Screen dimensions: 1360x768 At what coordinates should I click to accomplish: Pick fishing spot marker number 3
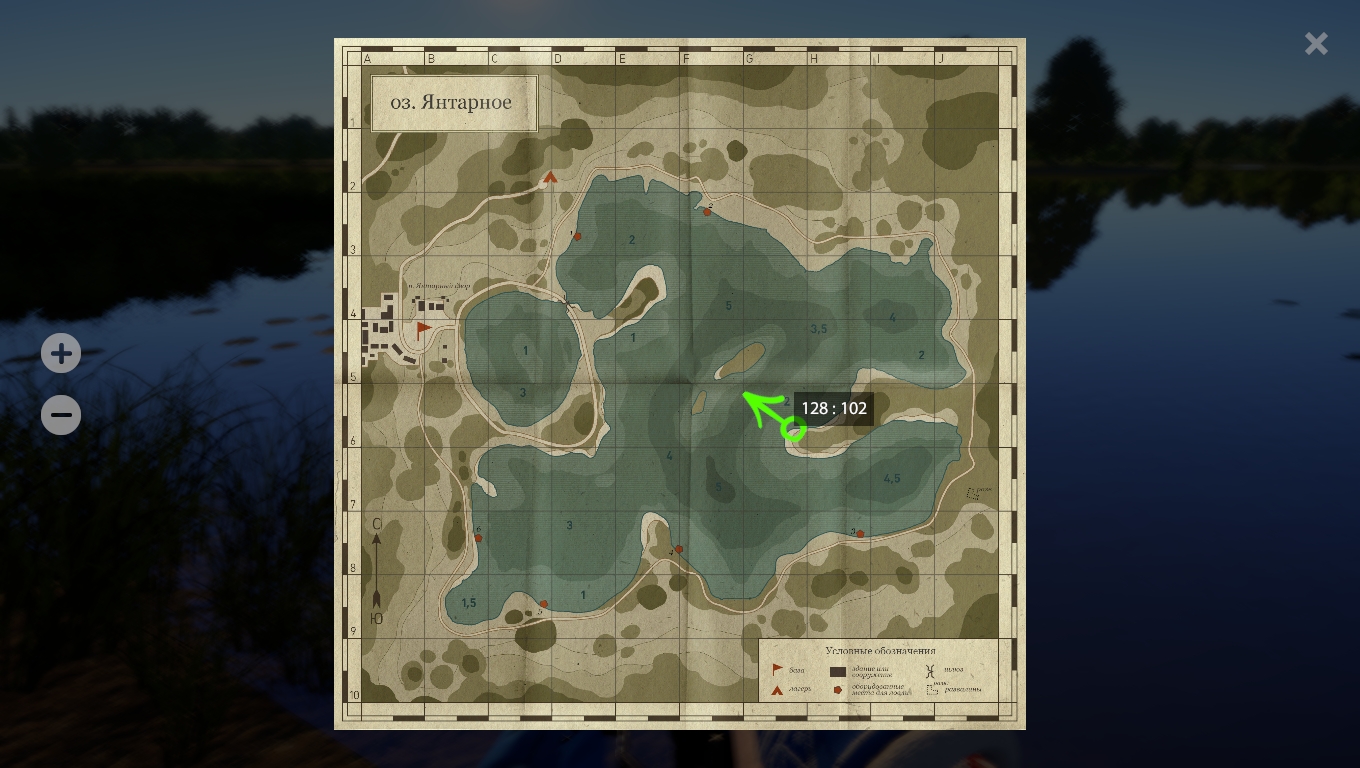point(860,534)
